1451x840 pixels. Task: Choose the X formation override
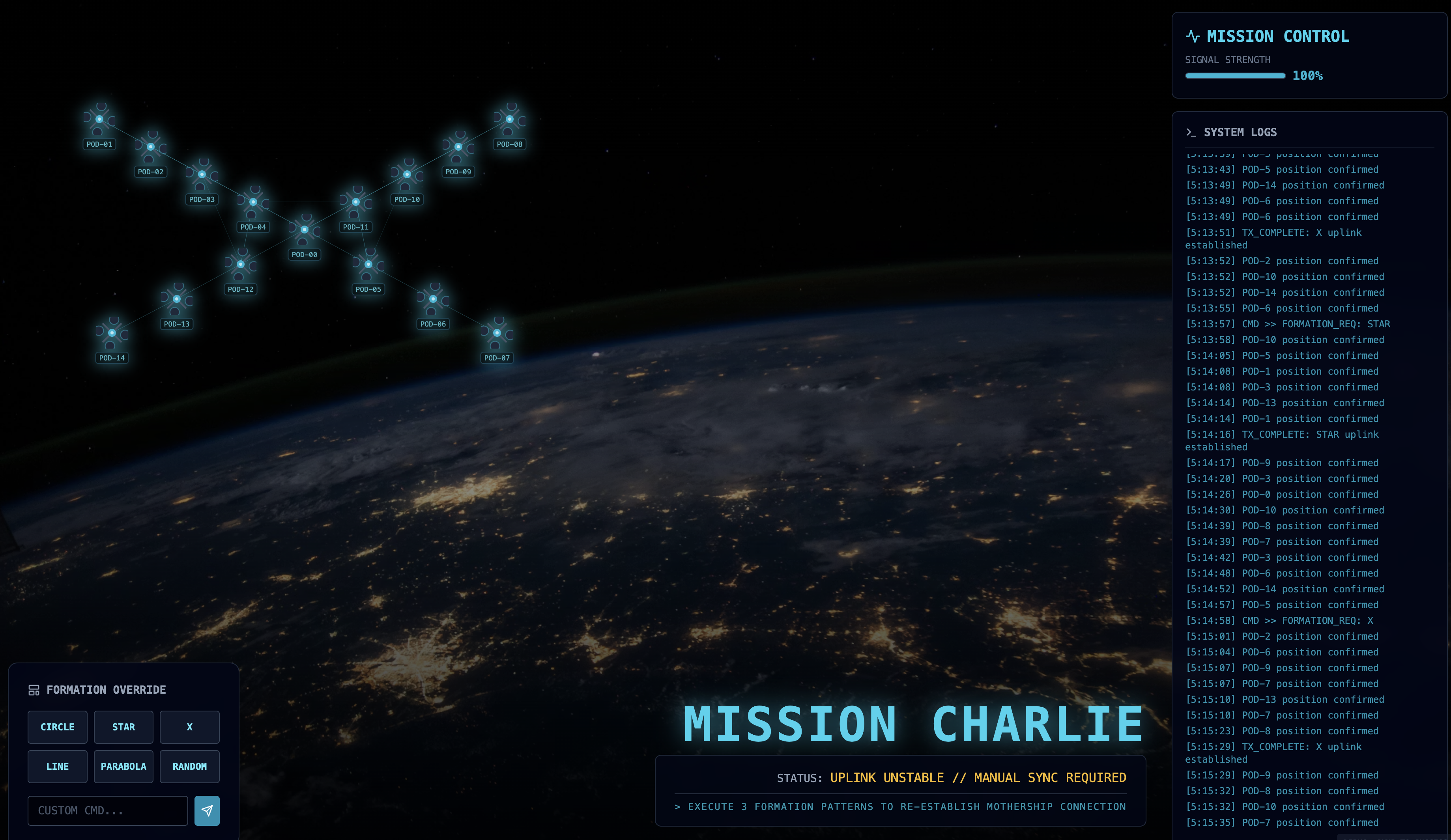coord(189,726)
